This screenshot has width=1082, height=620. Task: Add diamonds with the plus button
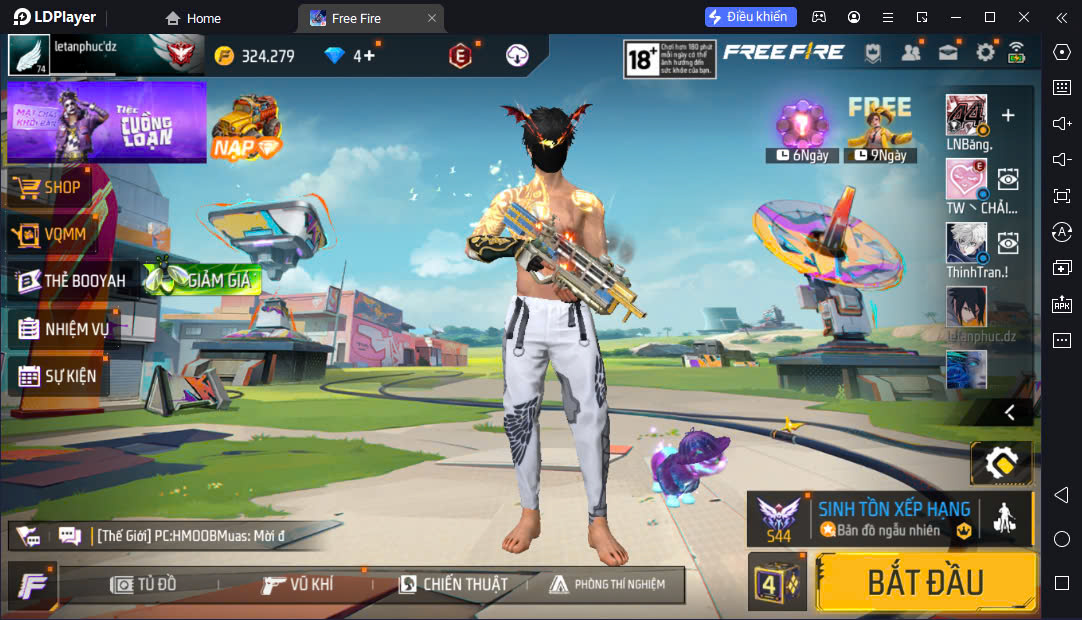(369, 56)
